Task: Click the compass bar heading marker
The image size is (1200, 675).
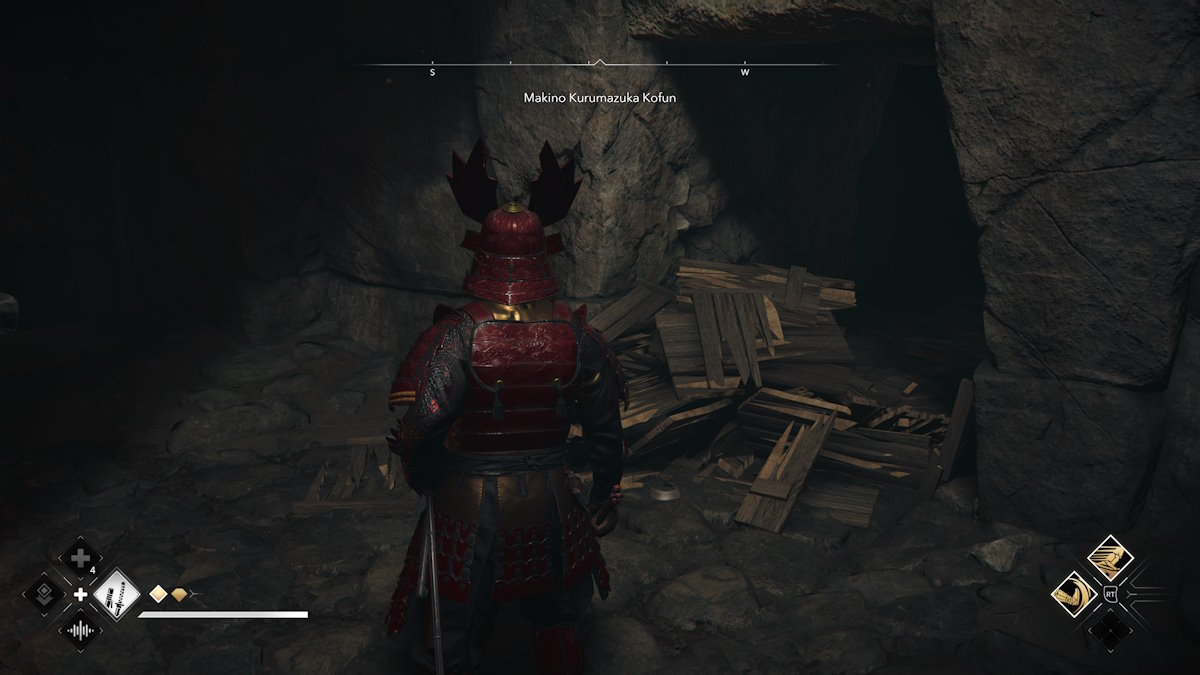Action: coord(598,62)
